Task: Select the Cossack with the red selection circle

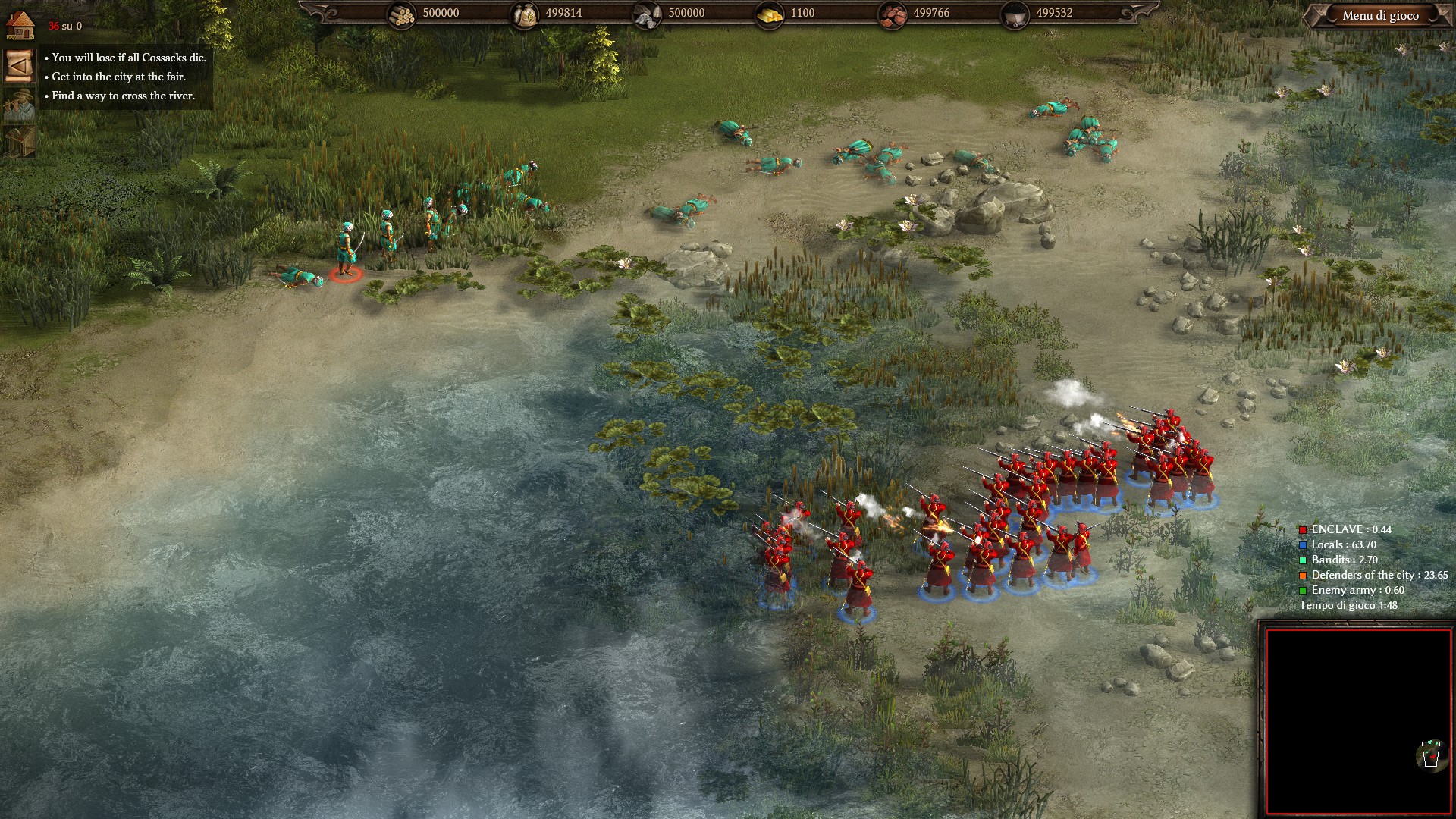Action: coord(347,256)
